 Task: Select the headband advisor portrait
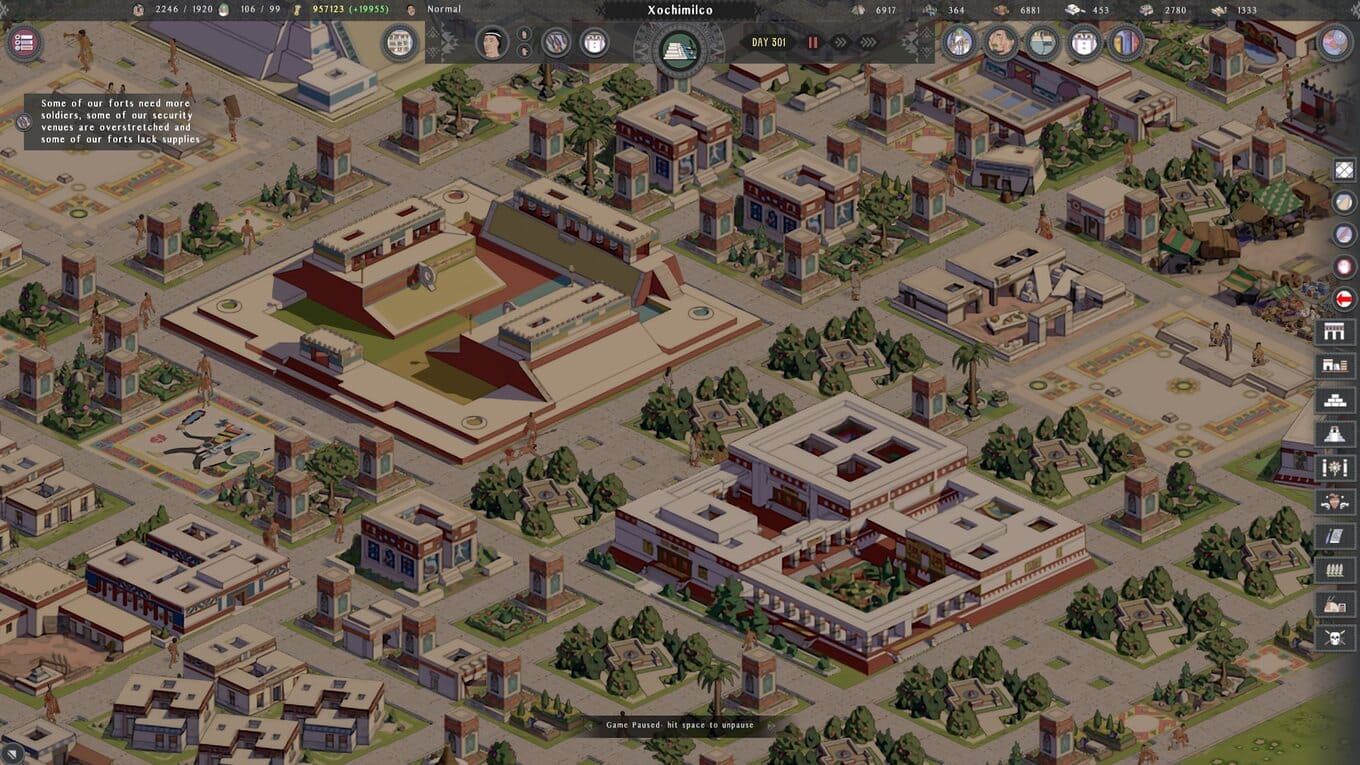coord(491,43)
